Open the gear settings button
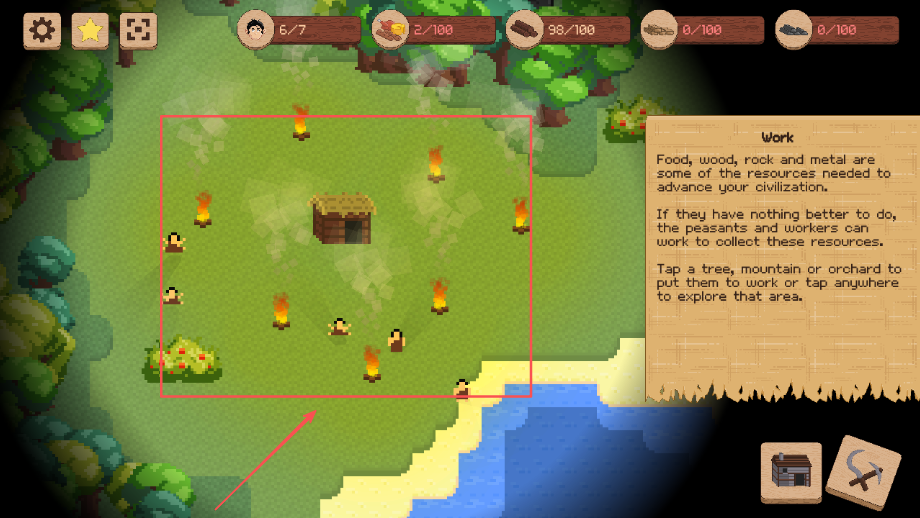The image size is (920, 518). pyautogui.click(x=42, y=30)
